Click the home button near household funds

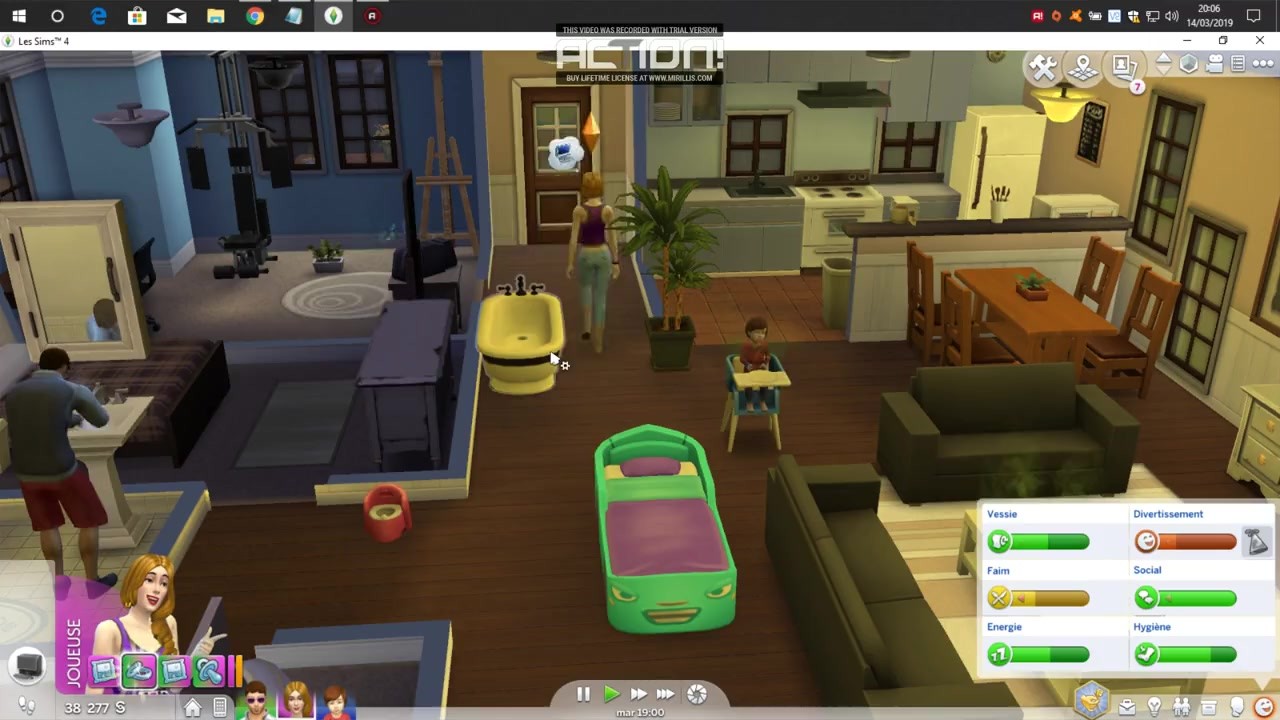pos(192,707)
